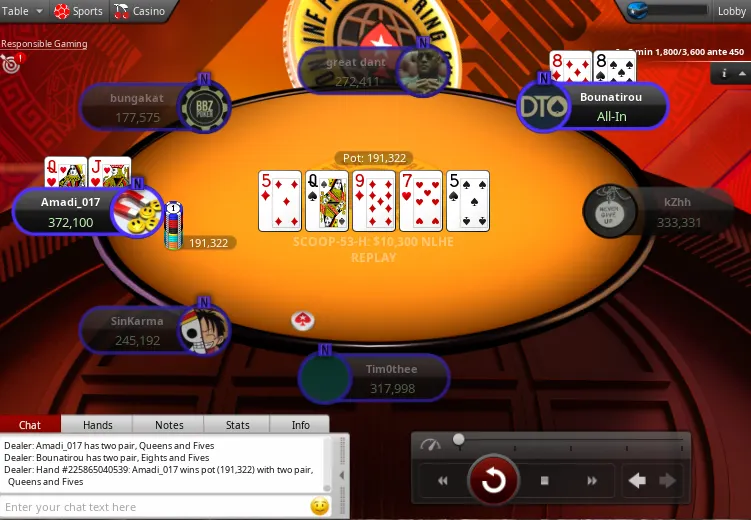This screenshot has width=751, height=520.
Task: Open the smiley emoji picker
Action: tap(319, 507)
